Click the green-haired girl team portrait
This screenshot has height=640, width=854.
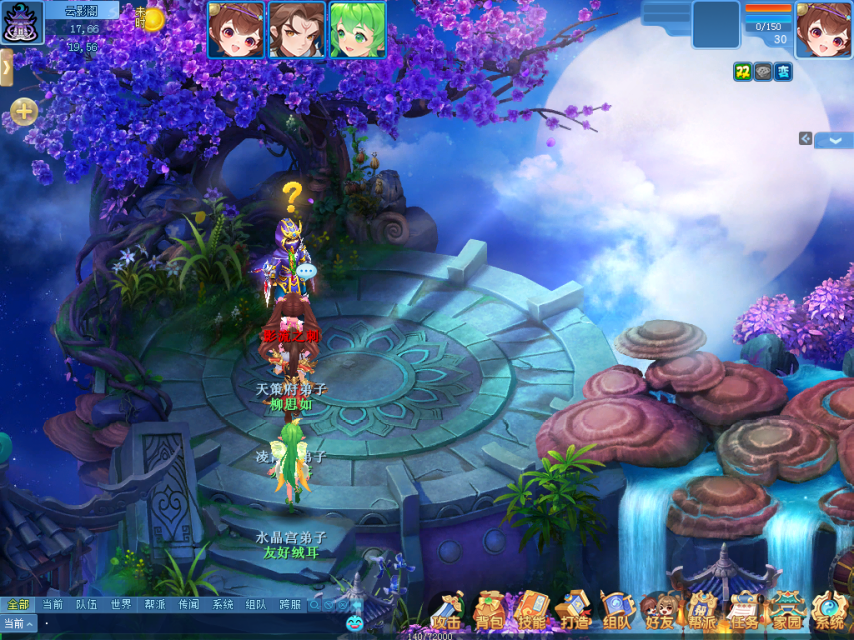click(x=356, y=30)
